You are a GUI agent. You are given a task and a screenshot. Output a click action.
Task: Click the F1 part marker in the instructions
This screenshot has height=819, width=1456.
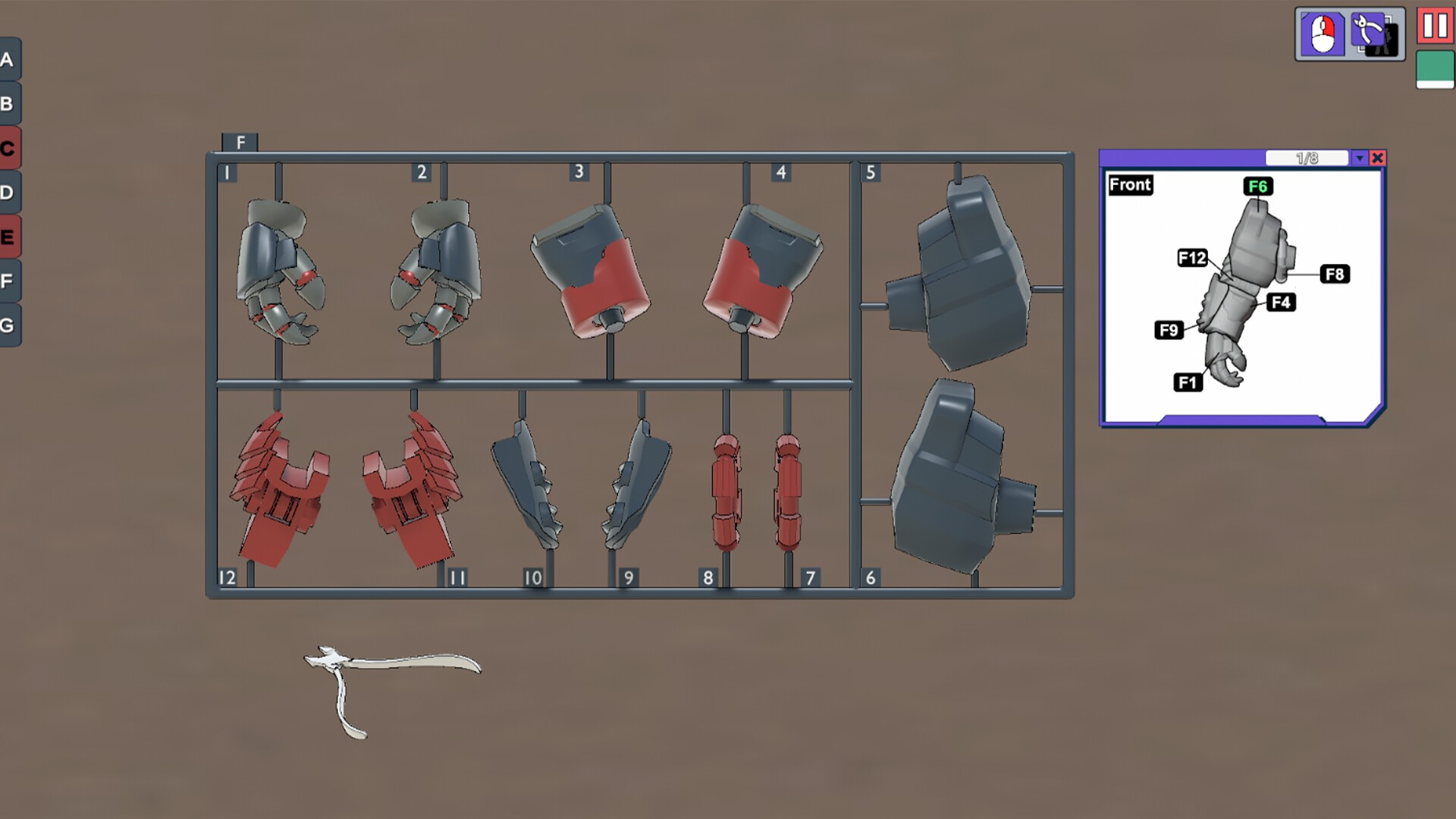click(x=1188, y=384)
